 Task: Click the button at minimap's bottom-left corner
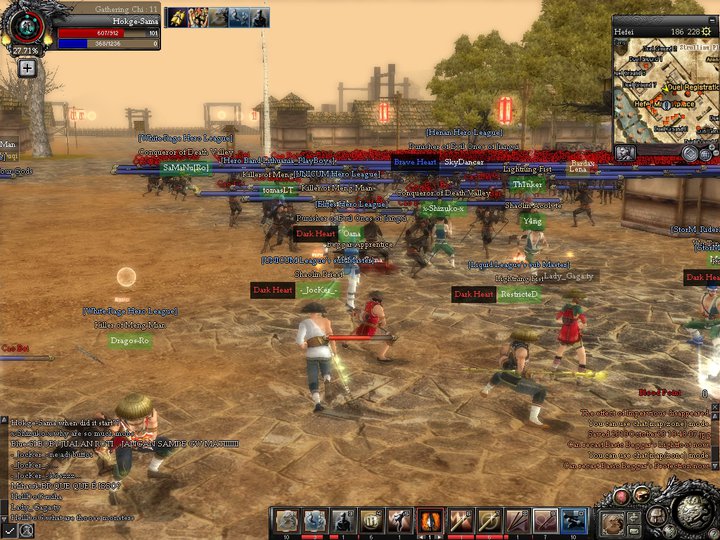click(x=625, y=153)
